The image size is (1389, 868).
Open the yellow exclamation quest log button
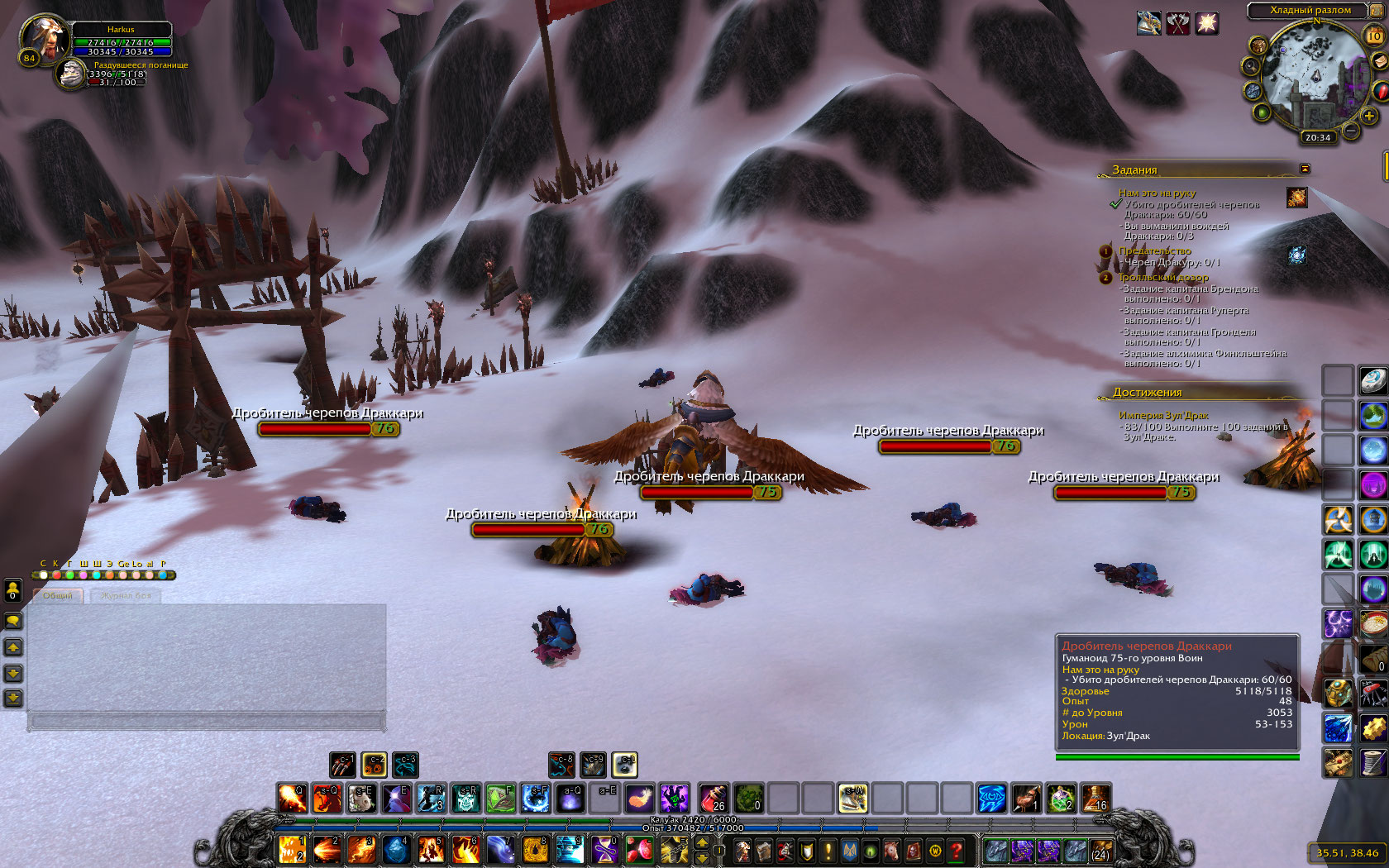pos(828,850)
